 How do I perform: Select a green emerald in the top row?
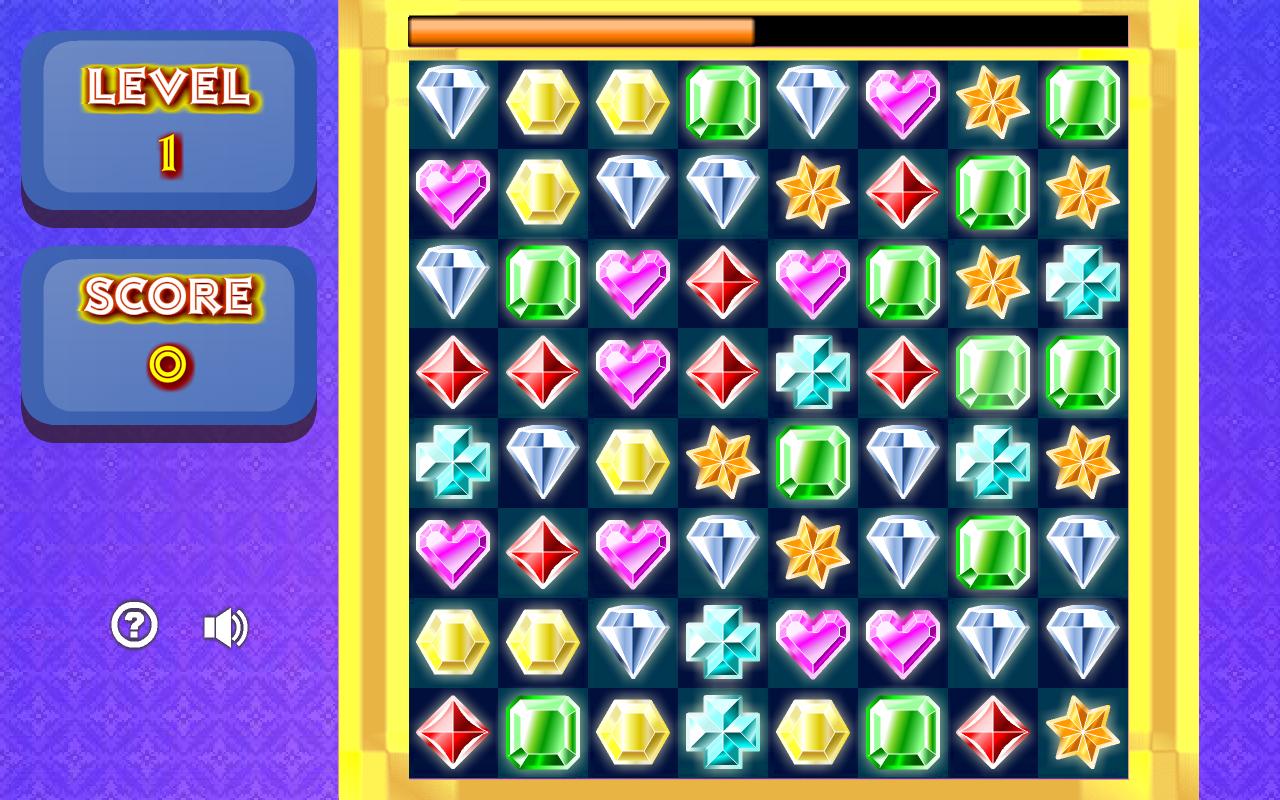[723, 102]
